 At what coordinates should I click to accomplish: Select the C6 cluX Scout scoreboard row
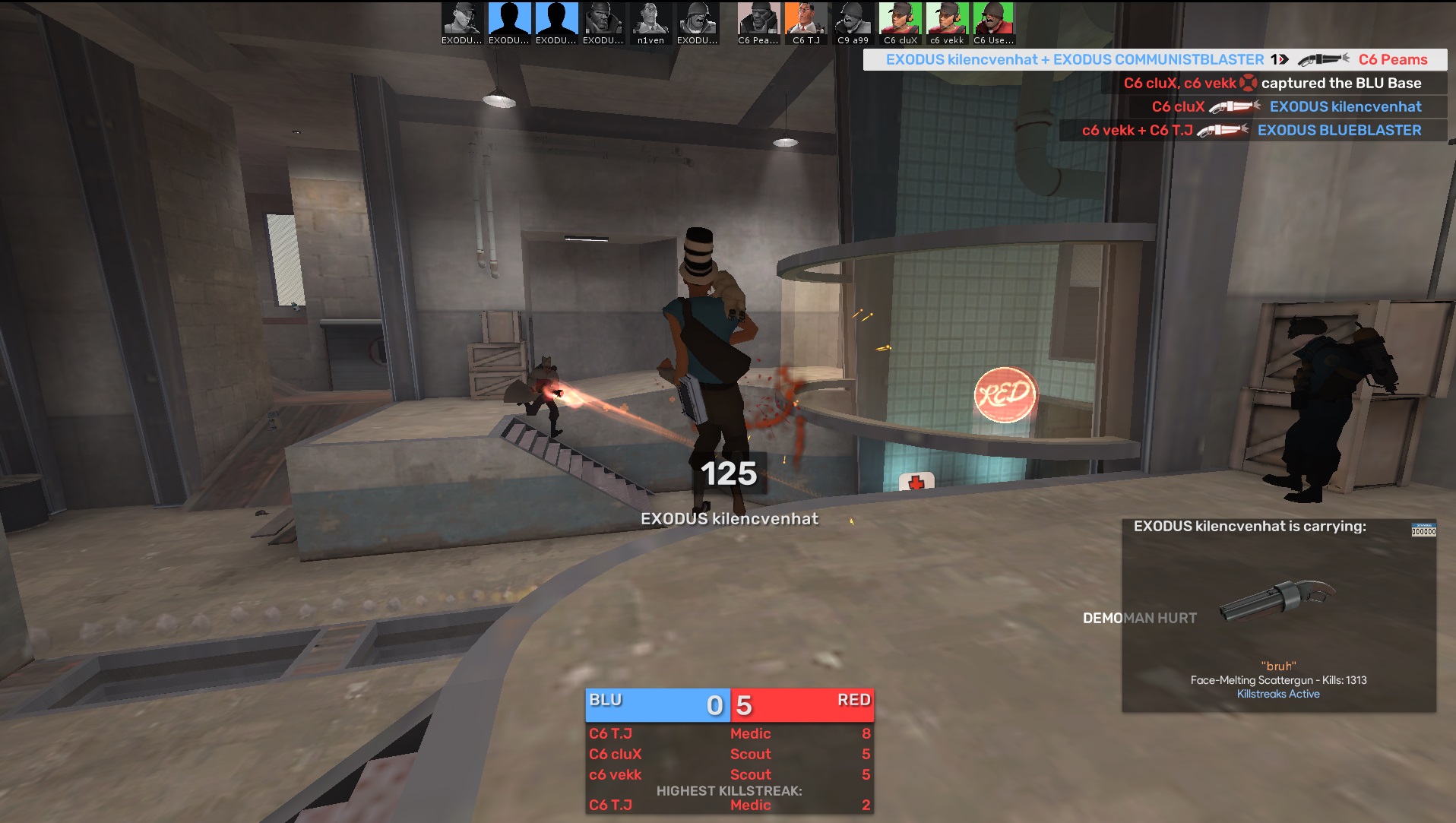729,754
